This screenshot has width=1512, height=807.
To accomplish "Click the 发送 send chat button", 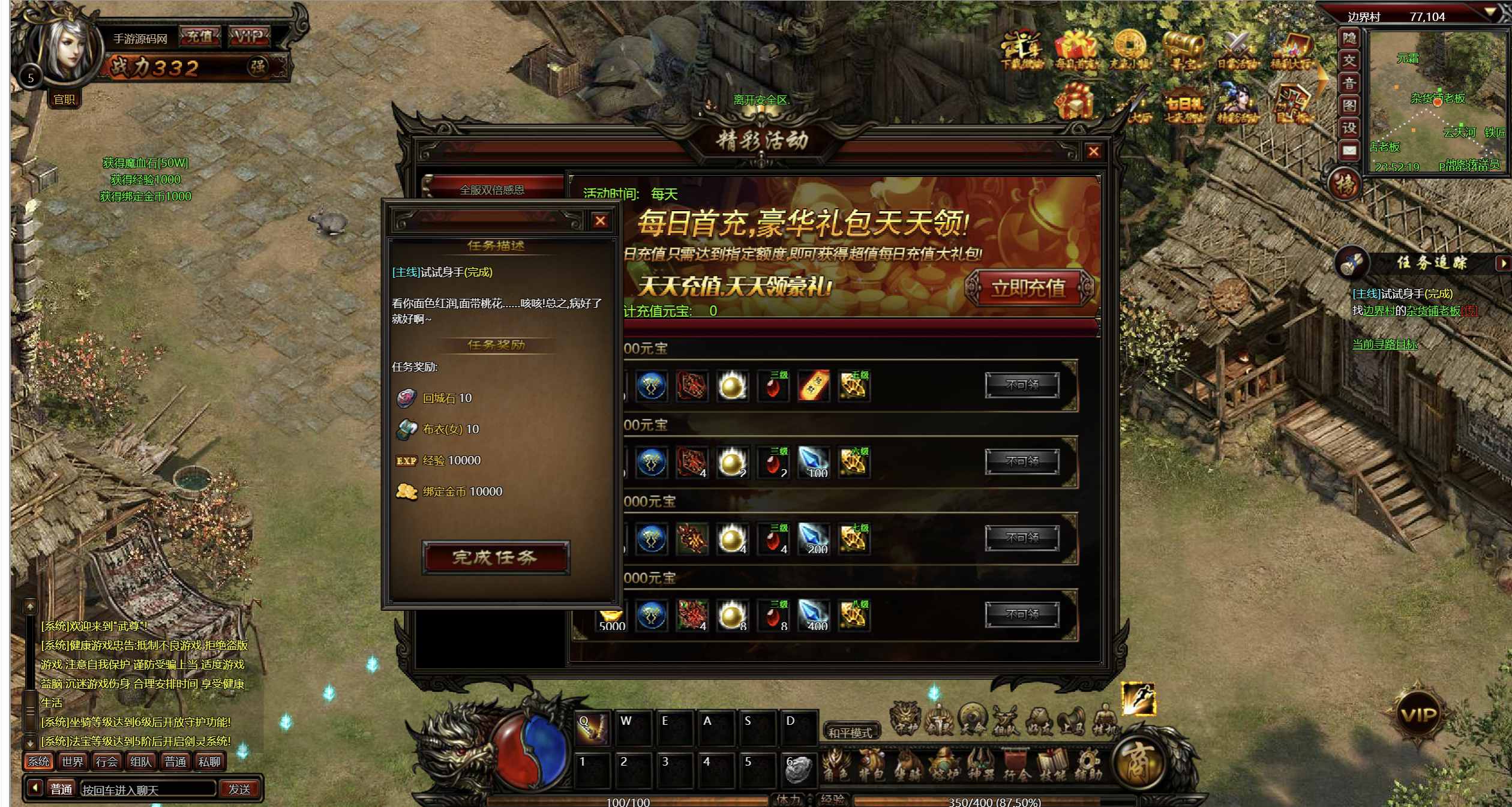I will click(239, 789).
